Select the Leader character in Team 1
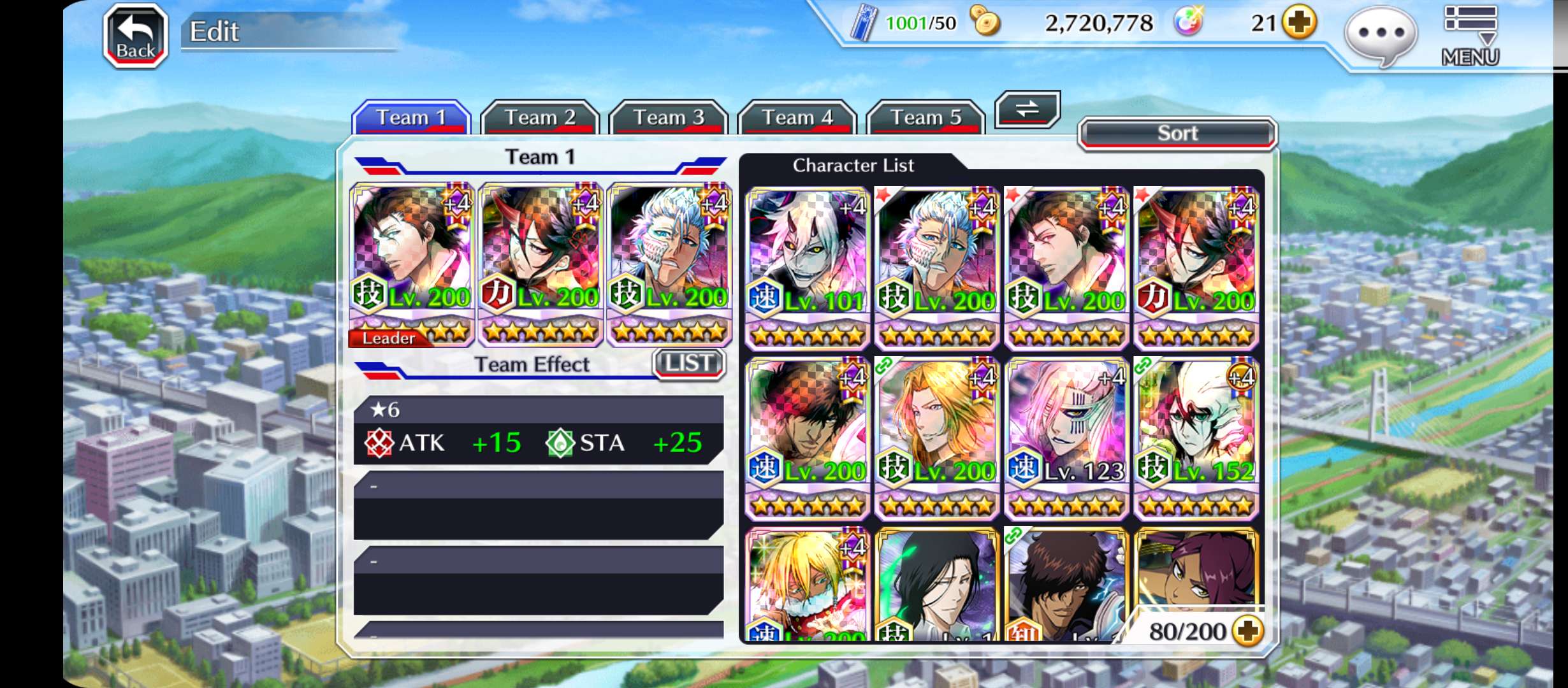This screenshot has width=1568, height=688. pyautogui.click(x=412, y=264)
